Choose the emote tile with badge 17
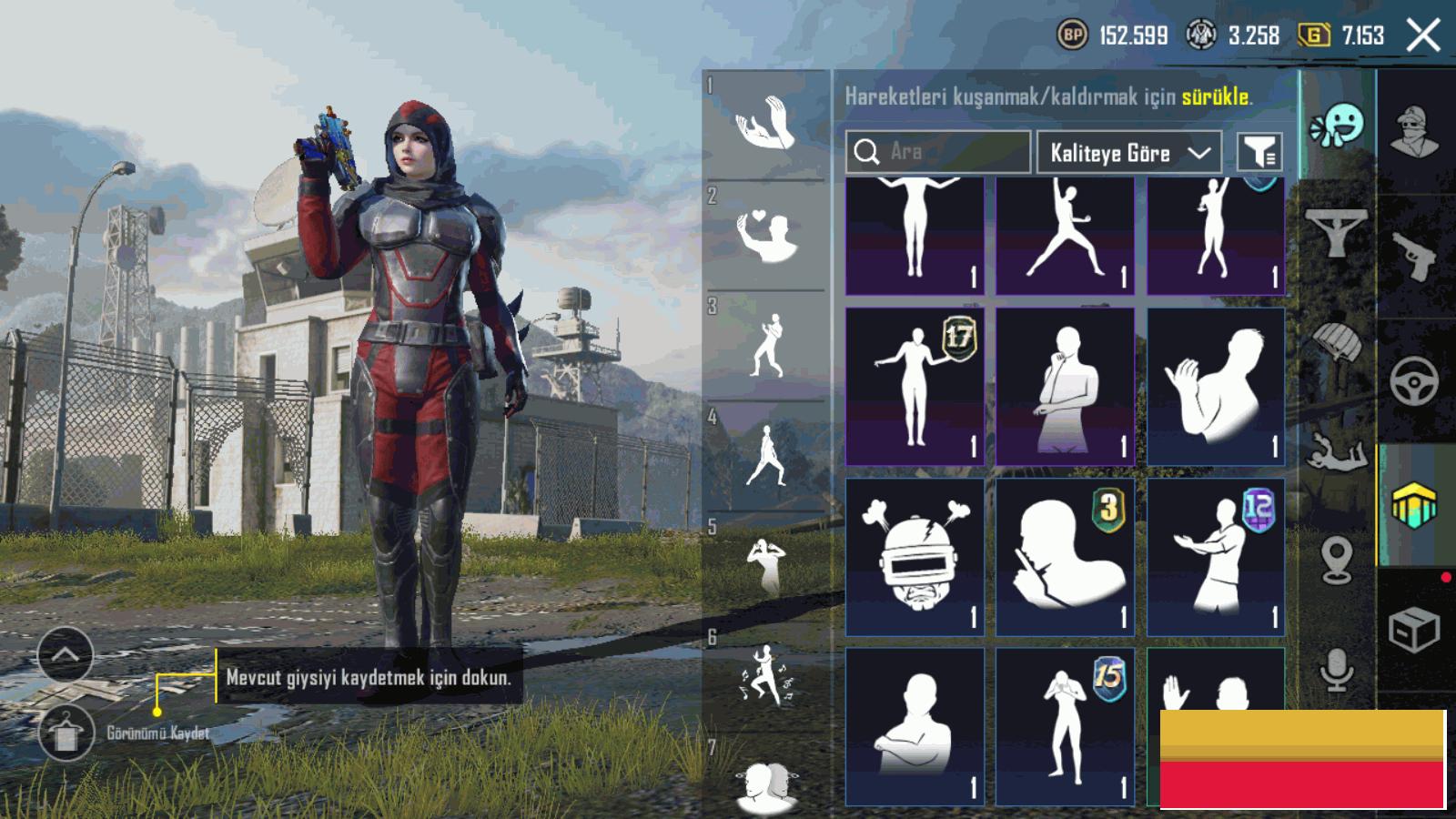 coord(915,387)
